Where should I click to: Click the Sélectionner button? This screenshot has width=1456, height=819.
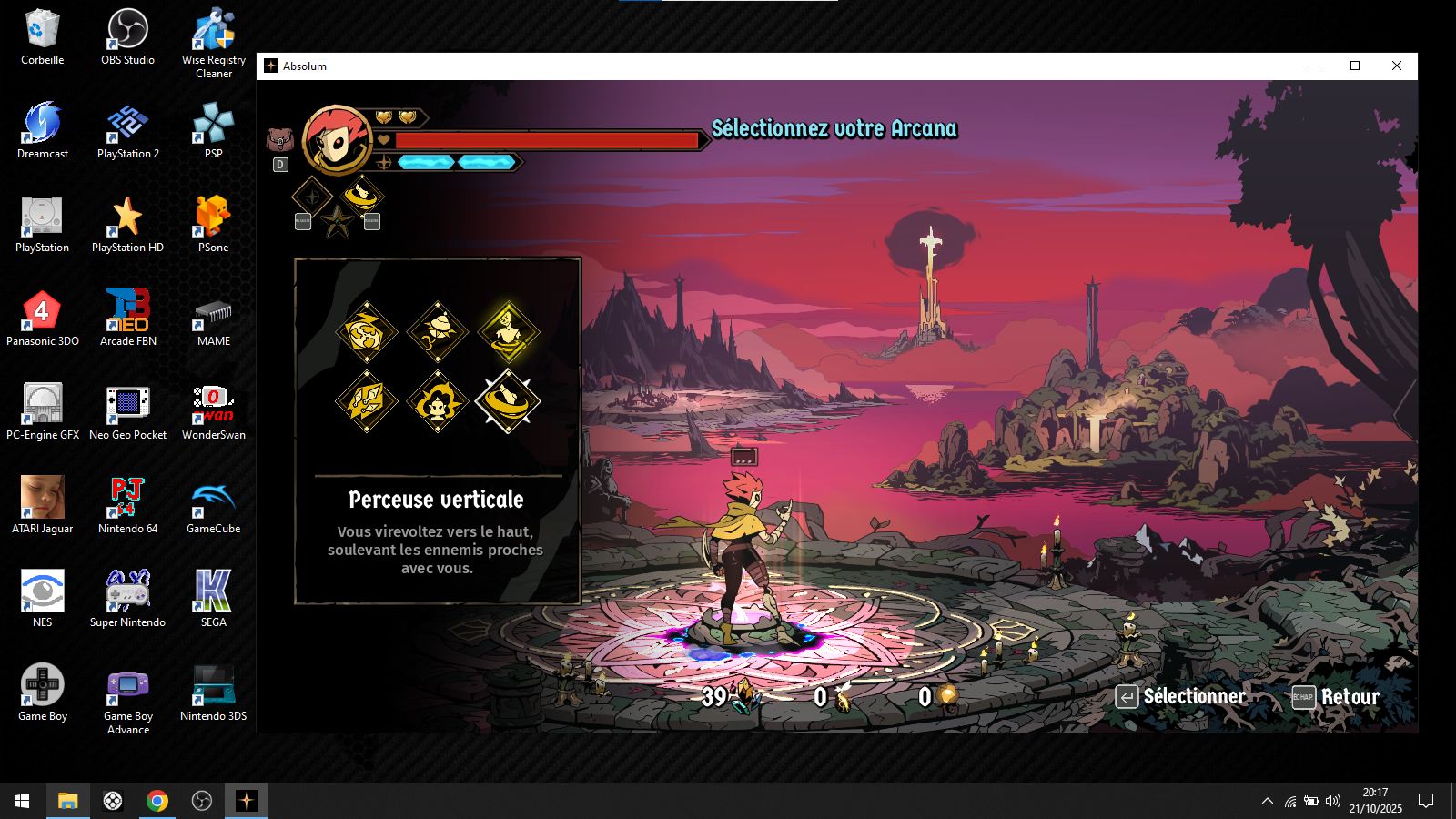pos(1180,697)
